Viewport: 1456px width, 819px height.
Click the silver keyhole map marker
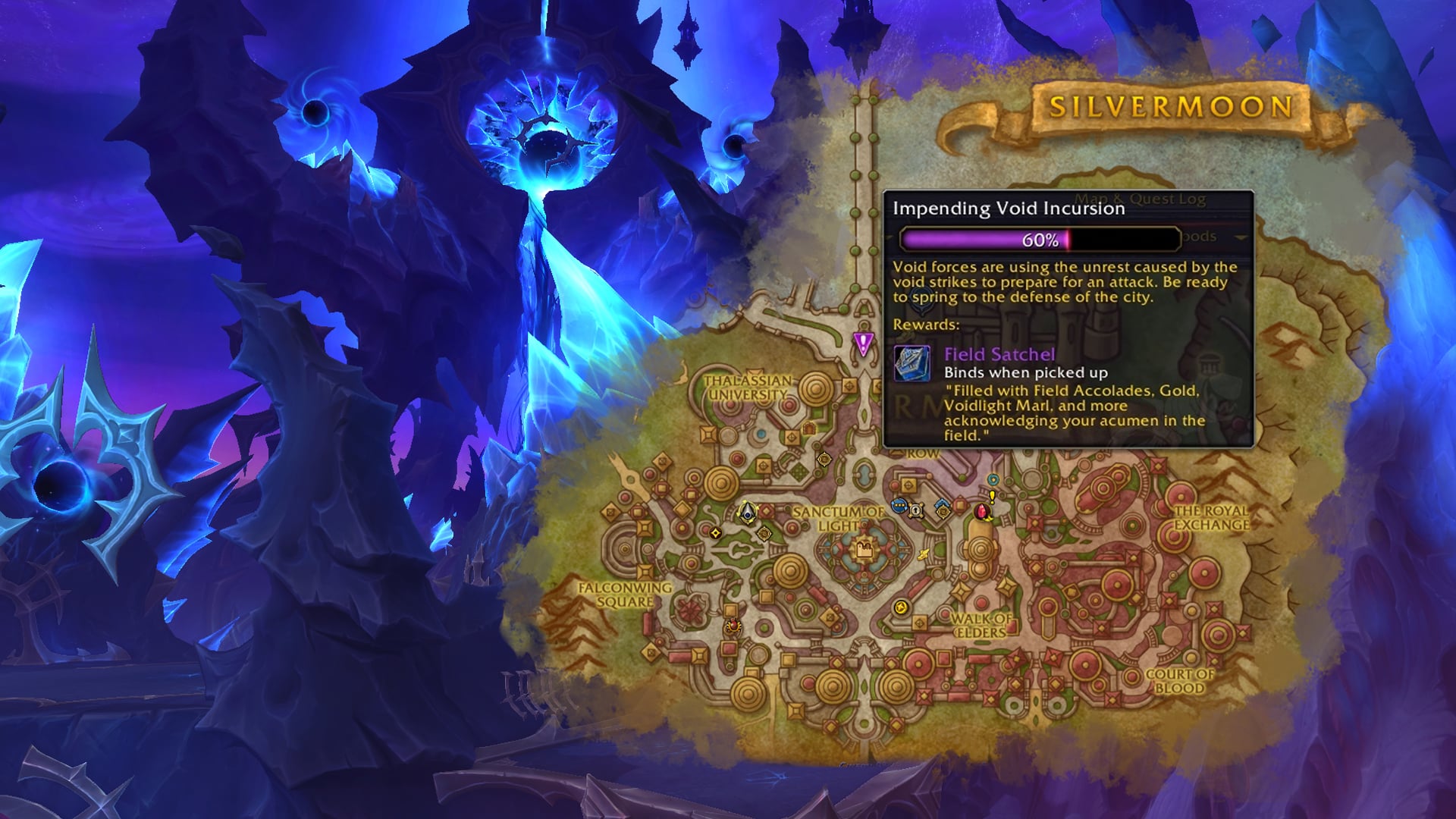917,510
